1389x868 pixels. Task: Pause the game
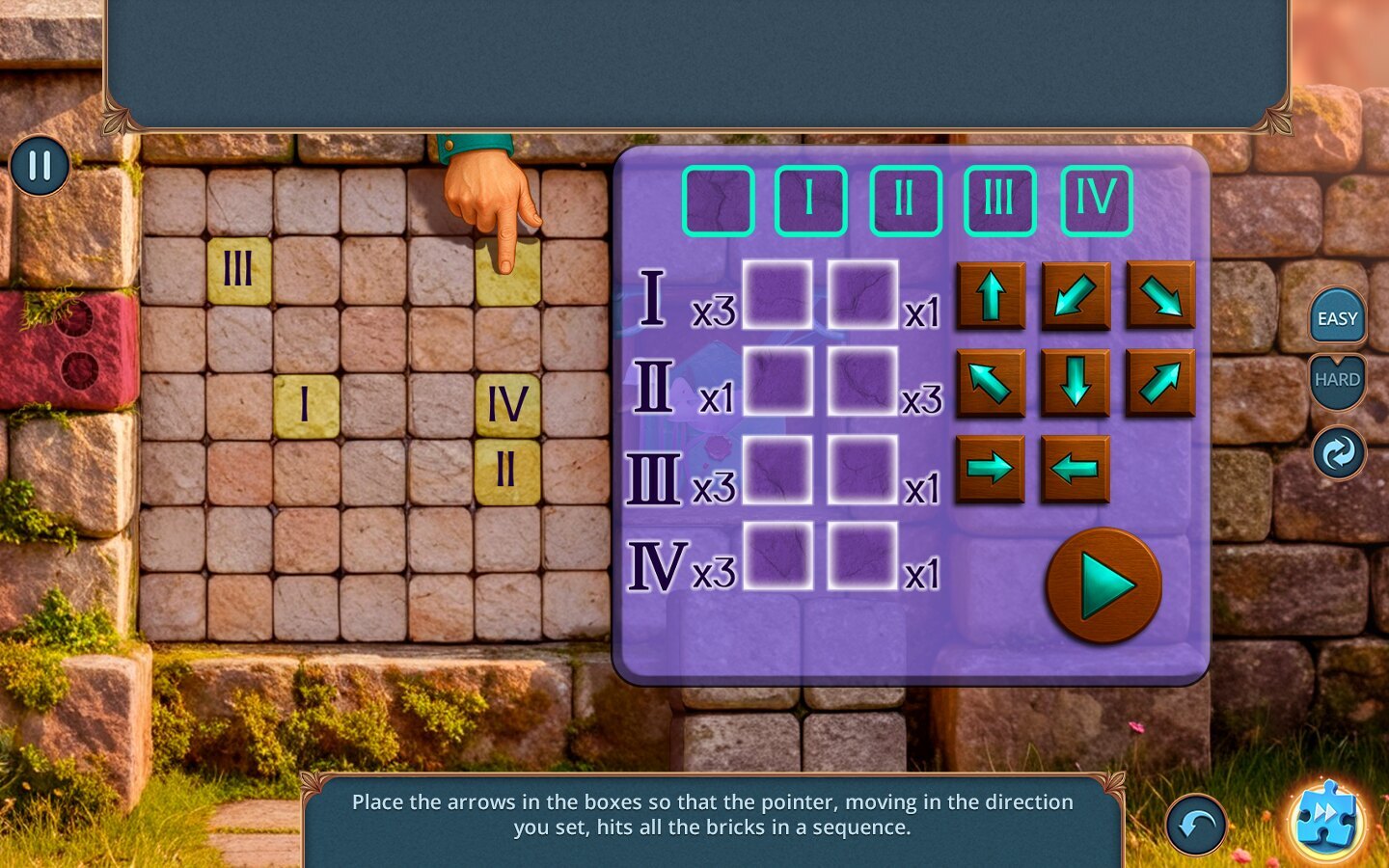pos(40,166)
